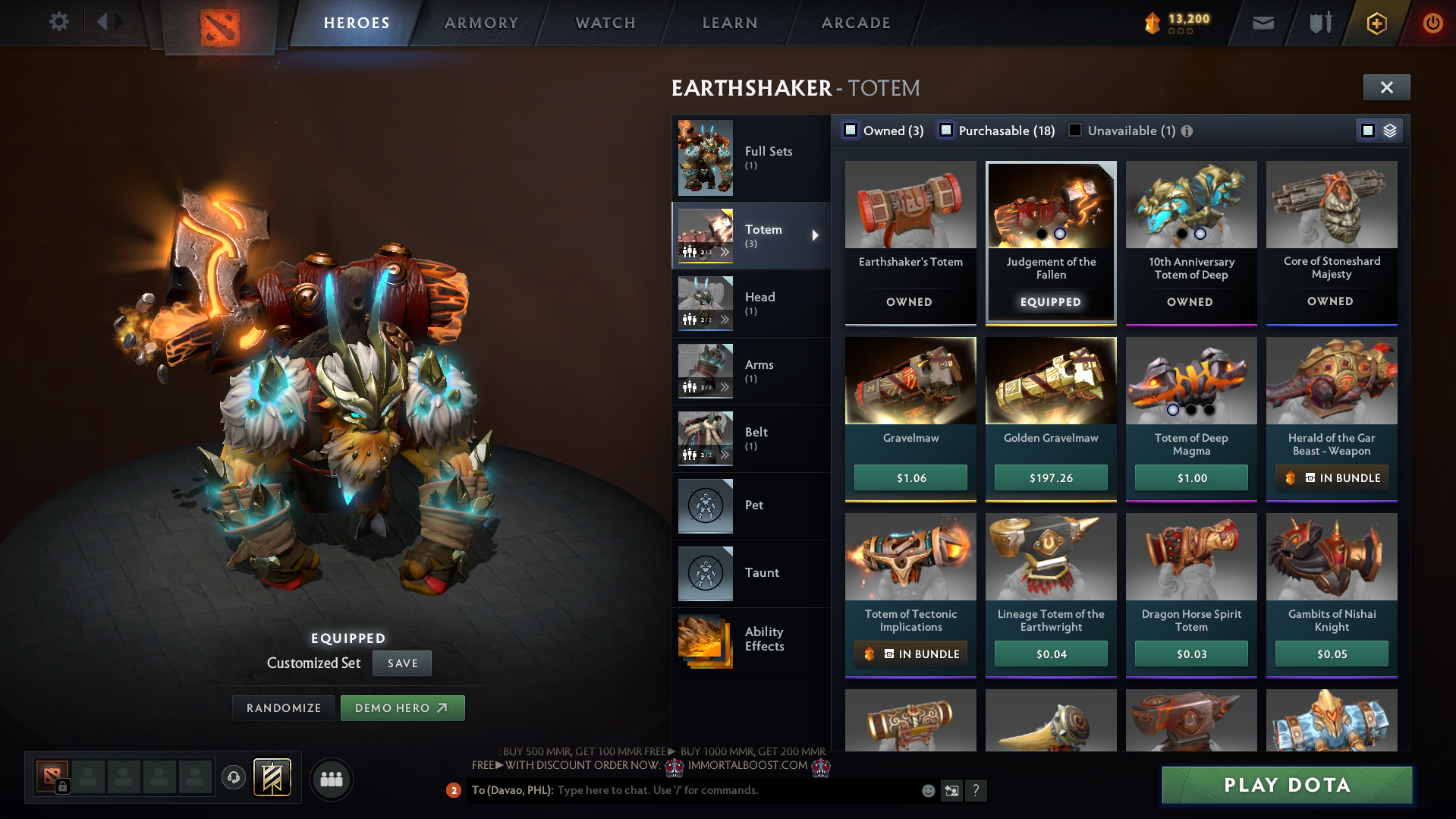Open the mail inbox envelope icon
Screen dimensions: 1456x819
click(1262, 23)
